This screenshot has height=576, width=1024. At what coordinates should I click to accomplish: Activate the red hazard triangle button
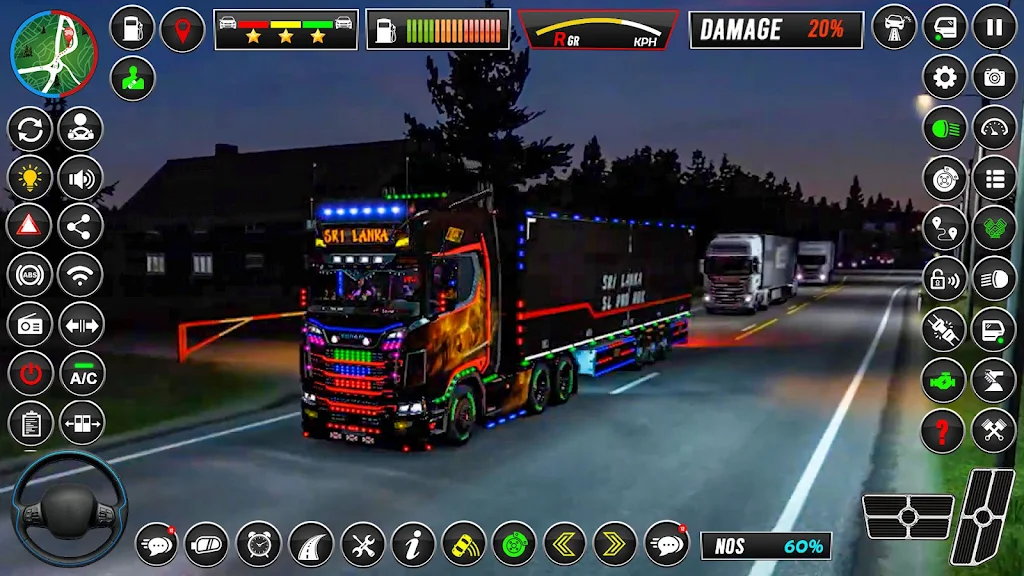(x=30, y=226)
